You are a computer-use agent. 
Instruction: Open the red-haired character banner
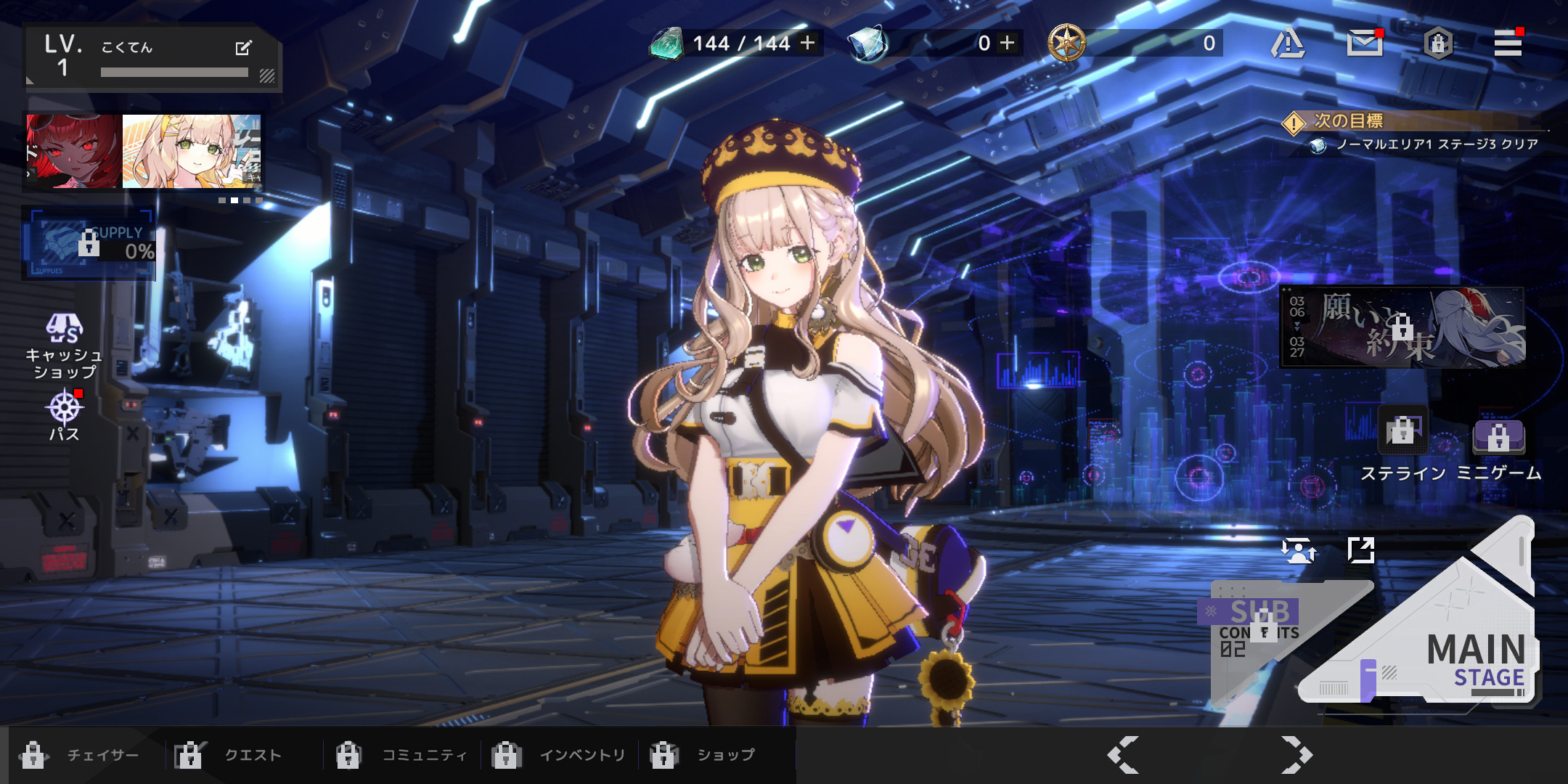point(73,151)
